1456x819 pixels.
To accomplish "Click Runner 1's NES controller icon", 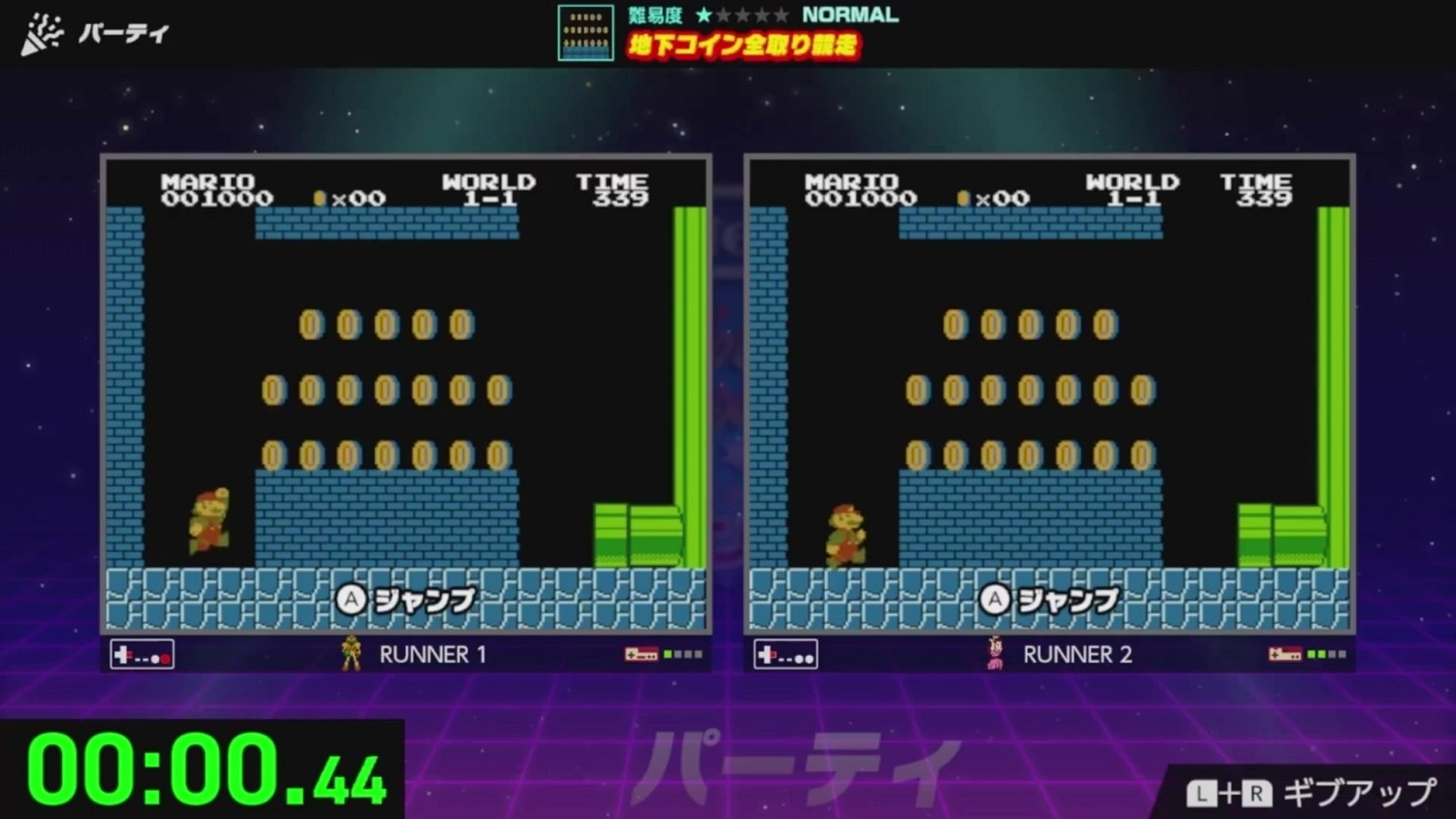I will (142, 655).
